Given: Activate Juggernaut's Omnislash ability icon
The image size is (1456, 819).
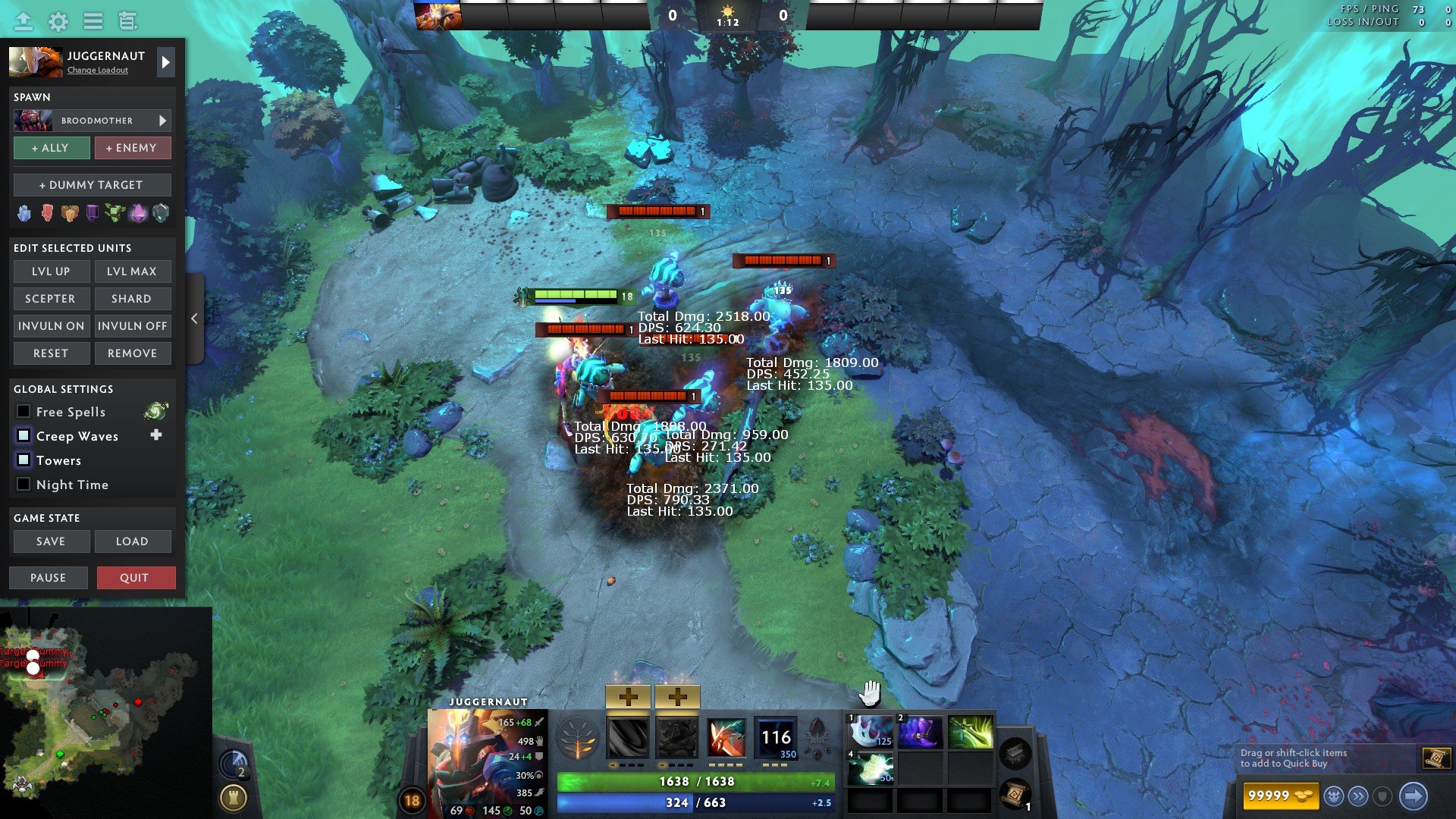Looking at the screenshot, I should click(775, 737).
